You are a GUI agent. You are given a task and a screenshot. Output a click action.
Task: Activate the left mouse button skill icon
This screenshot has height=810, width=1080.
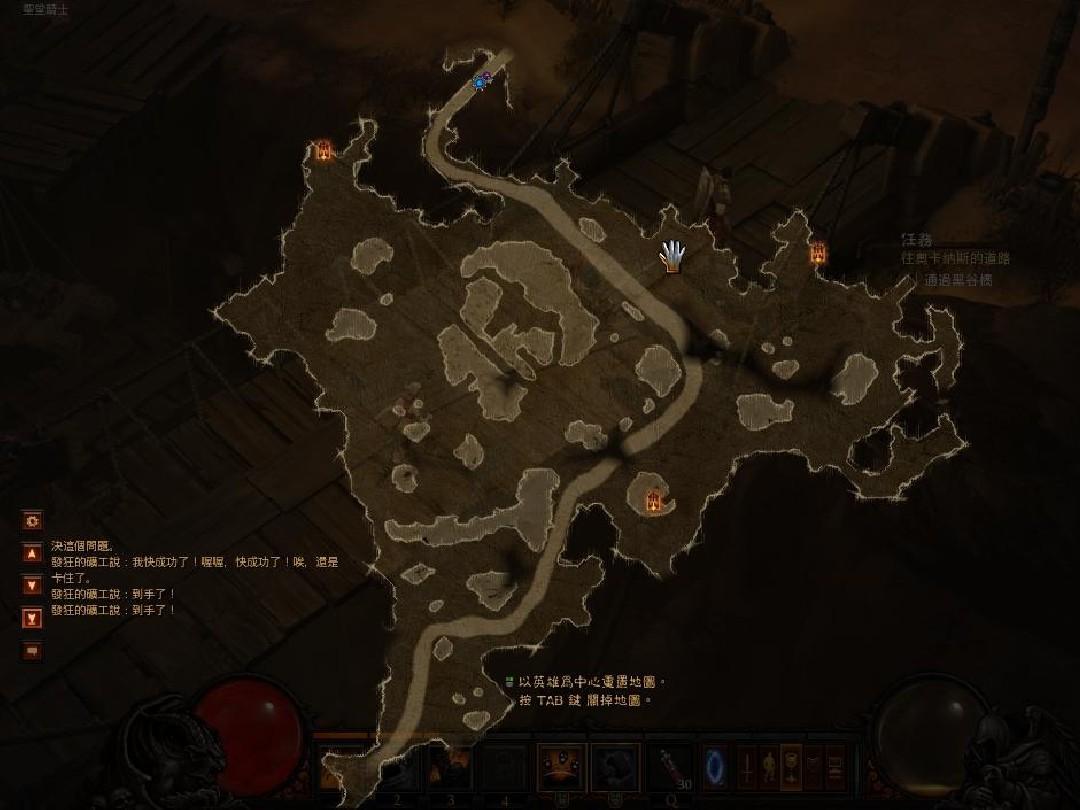[561, 767]
